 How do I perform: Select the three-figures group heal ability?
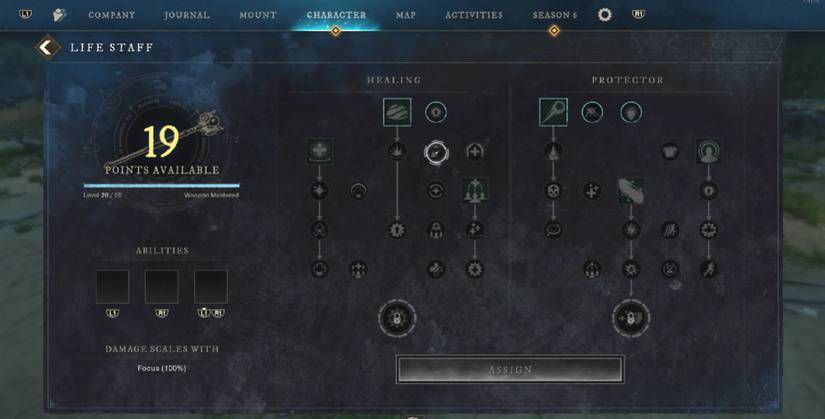point(474,190)
